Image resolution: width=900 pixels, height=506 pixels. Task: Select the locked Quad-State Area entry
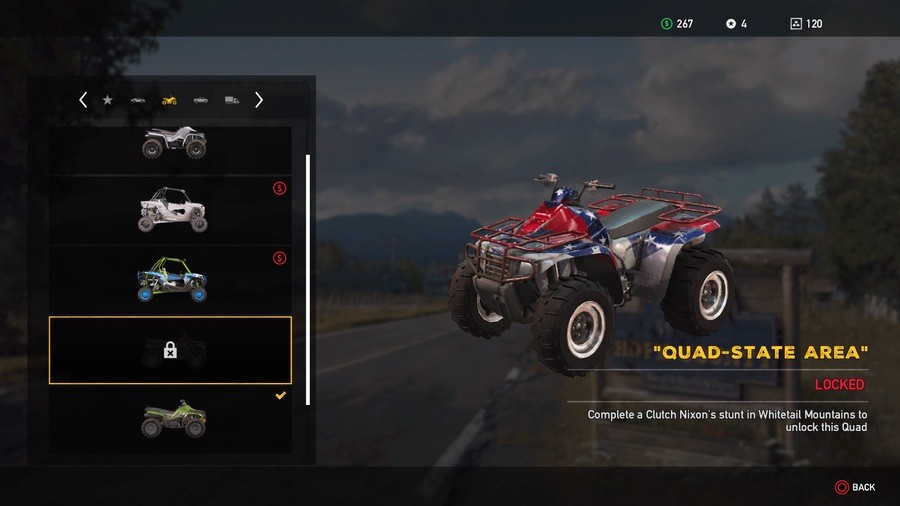[170, 350]
